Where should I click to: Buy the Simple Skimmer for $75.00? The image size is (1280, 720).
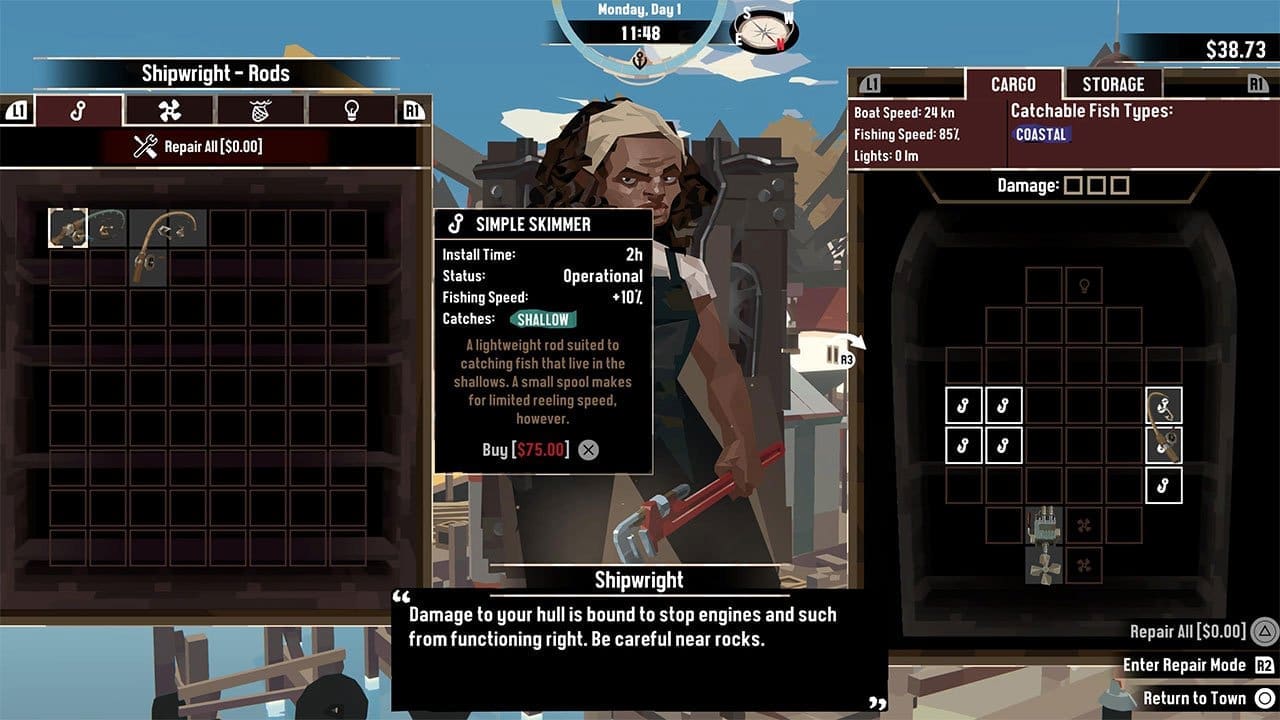click(x=525, y=449)
